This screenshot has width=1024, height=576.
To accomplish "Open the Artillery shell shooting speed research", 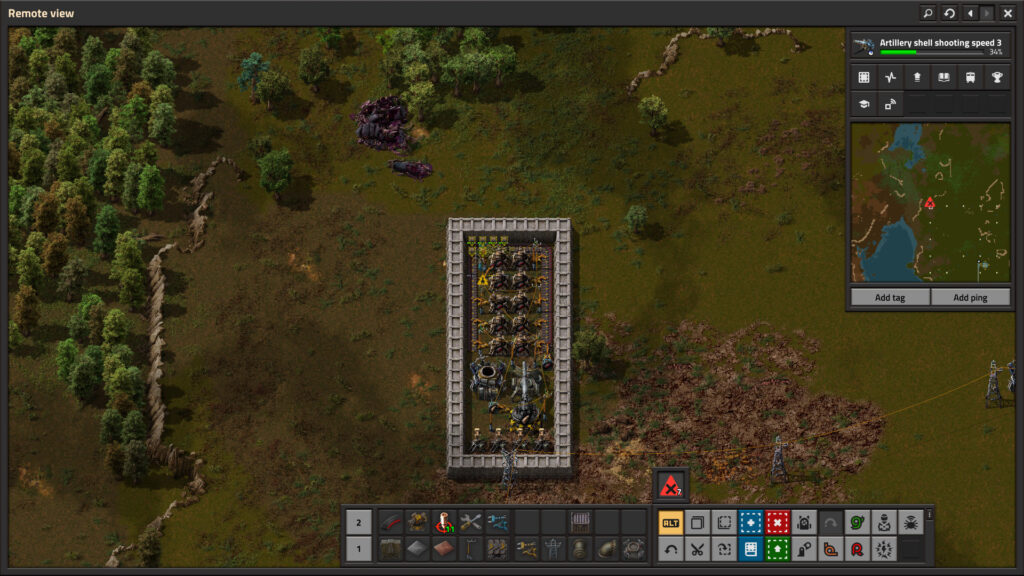I will [x=929, y=46].
